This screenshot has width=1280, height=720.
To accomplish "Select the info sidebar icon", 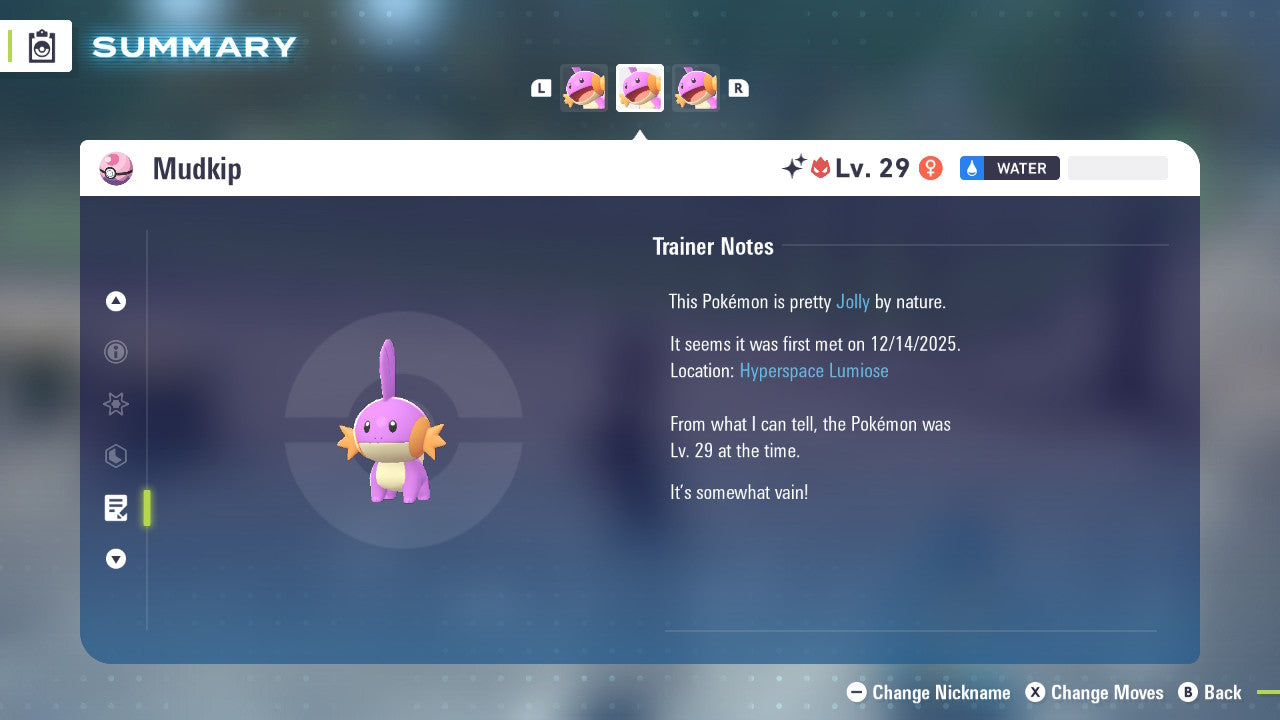I will (x=116, y=352).
